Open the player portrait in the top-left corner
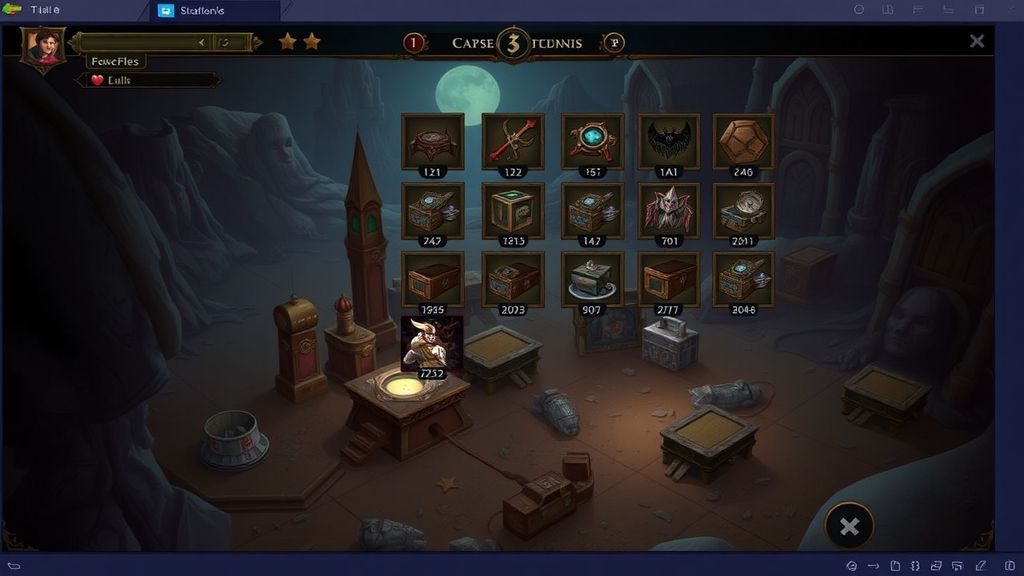Viewport: 1024px width, 576px height. click(44, 45)
